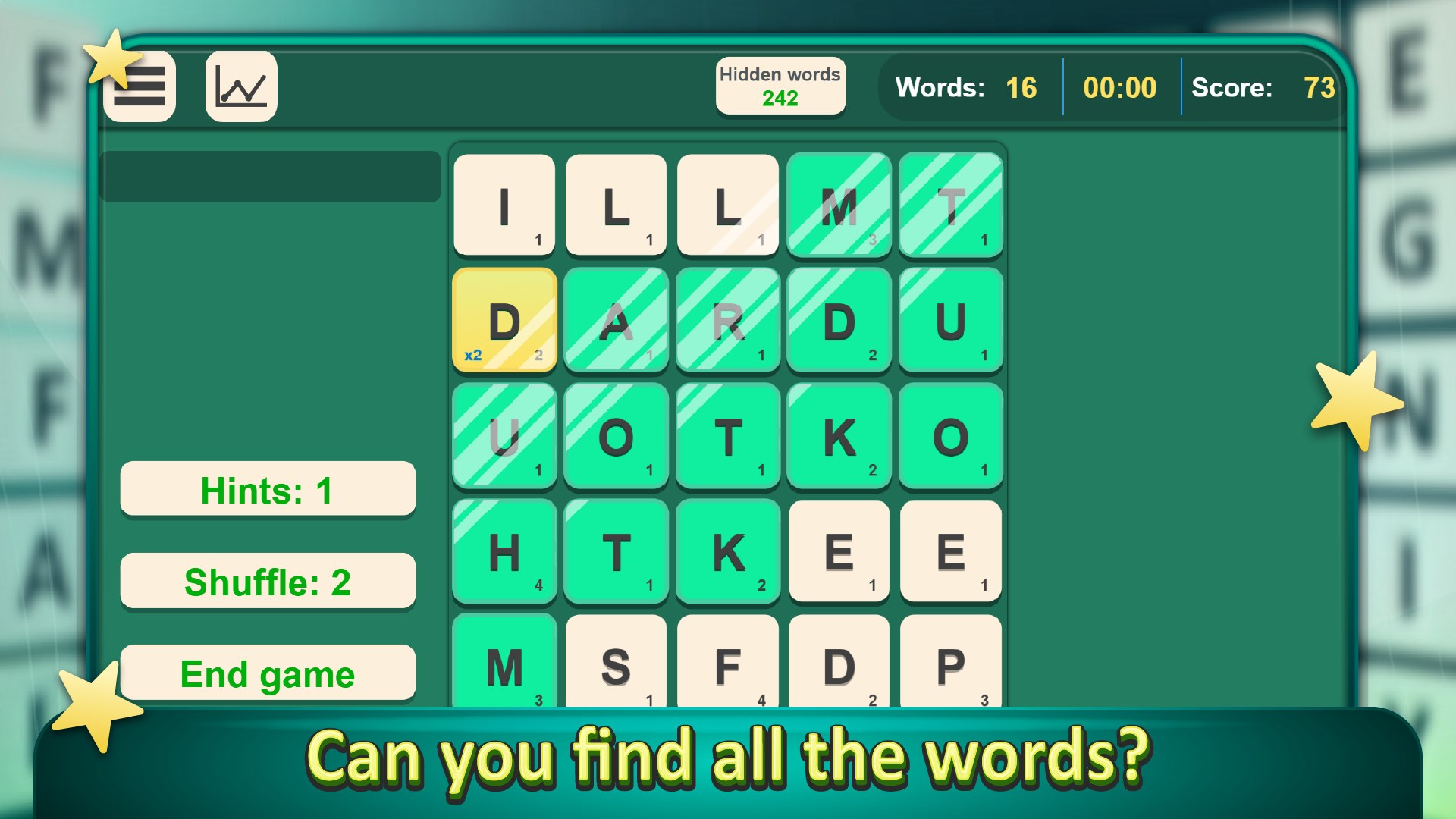End the current game

click(267, 673)
